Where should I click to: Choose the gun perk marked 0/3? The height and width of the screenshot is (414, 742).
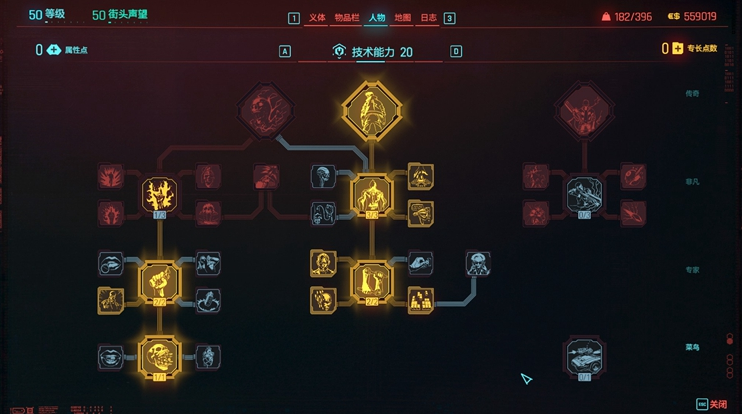[x=585, y=194]
